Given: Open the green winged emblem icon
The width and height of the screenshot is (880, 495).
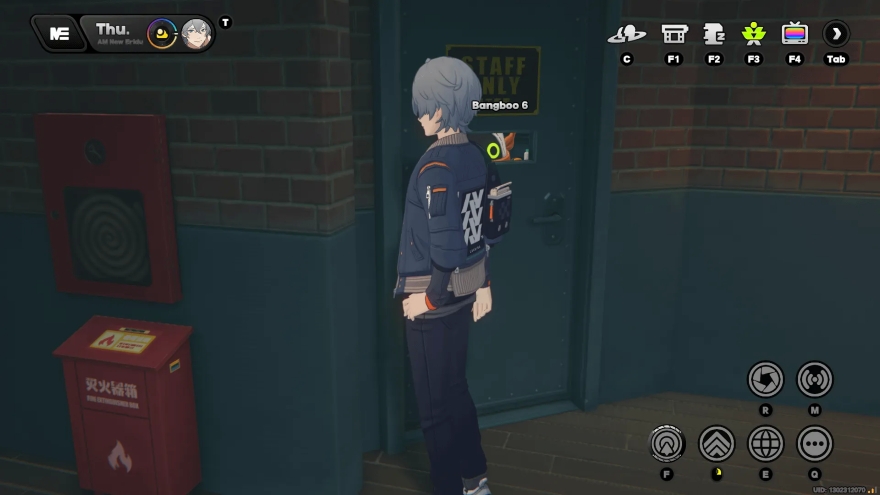Looking at the screenshot, I should (753, 34).
